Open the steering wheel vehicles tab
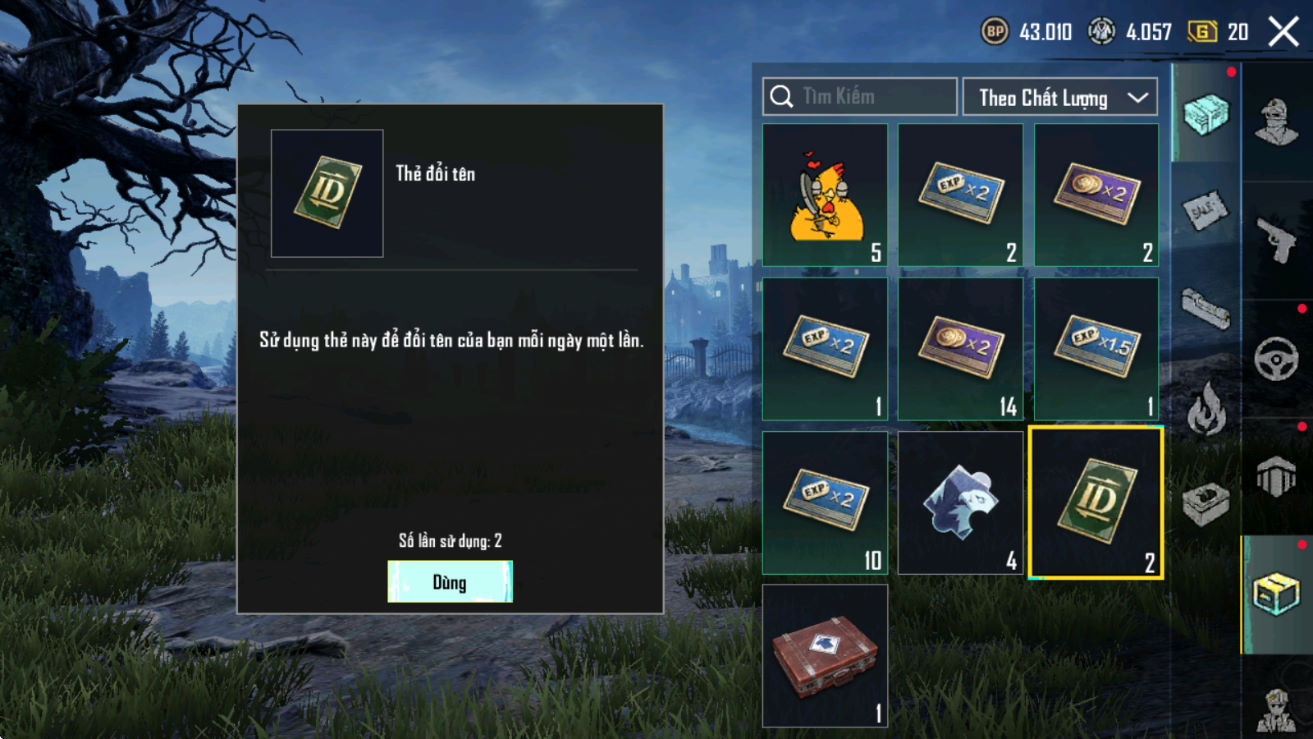 pos(1276,358)
